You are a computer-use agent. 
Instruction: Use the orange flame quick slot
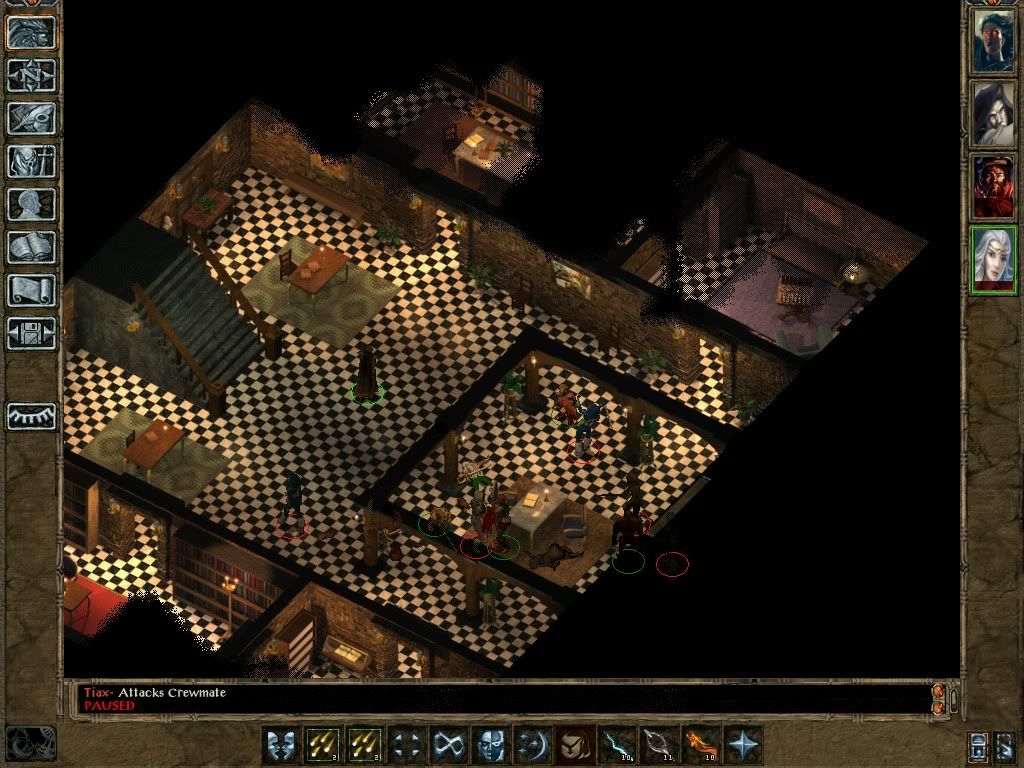[699, 746]
